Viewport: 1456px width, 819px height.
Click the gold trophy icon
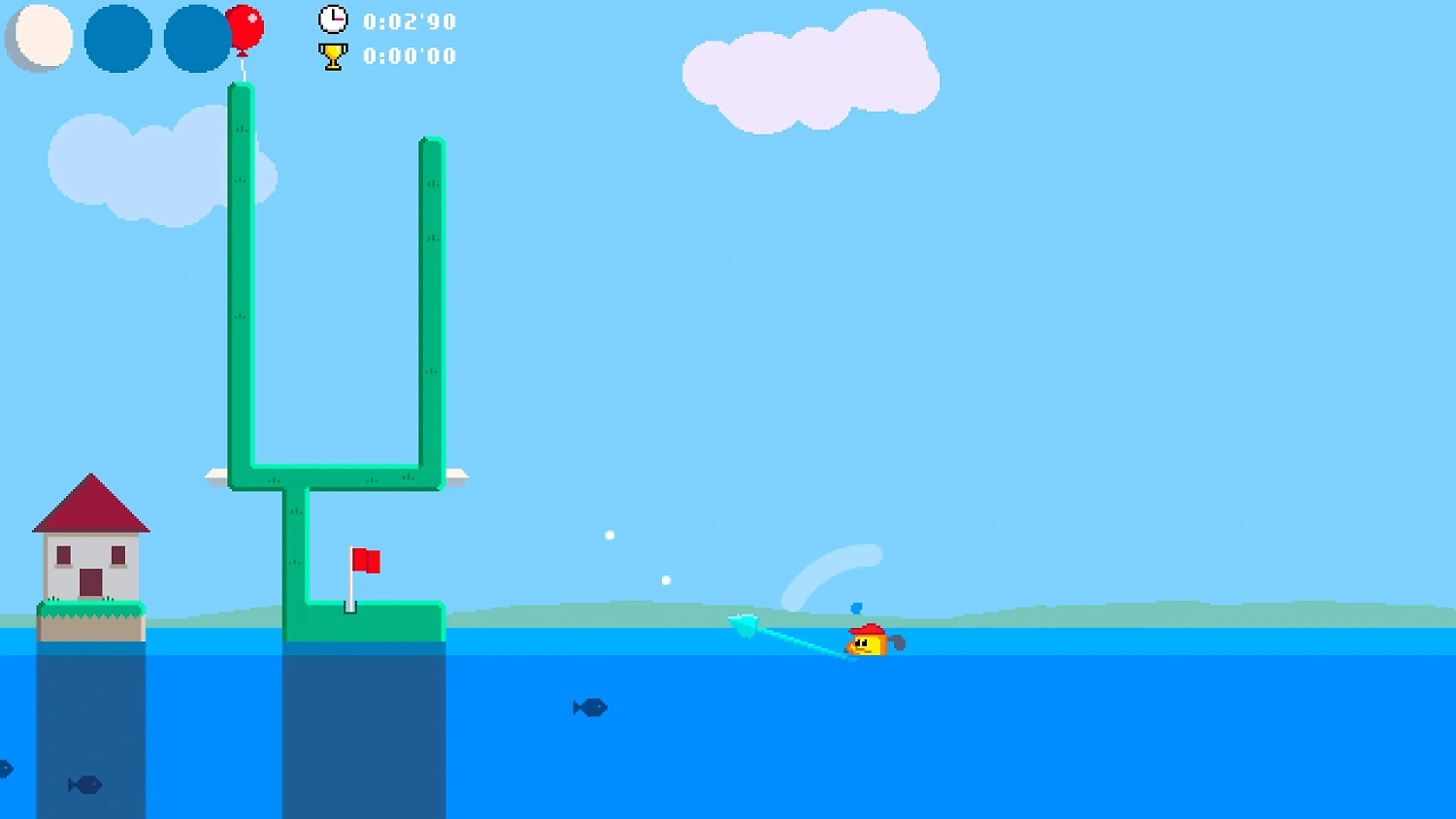coord(332,55)
